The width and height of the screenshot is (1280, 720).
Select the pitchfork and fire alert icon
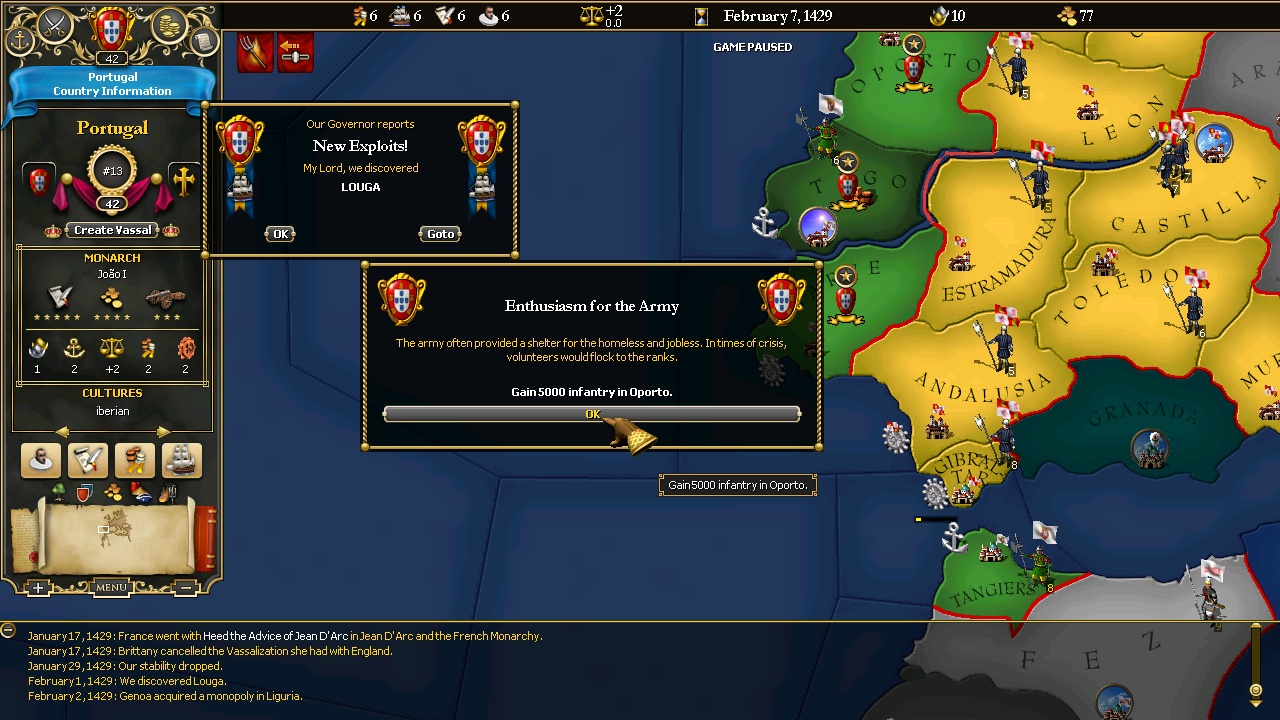click(x=255, y=52)
